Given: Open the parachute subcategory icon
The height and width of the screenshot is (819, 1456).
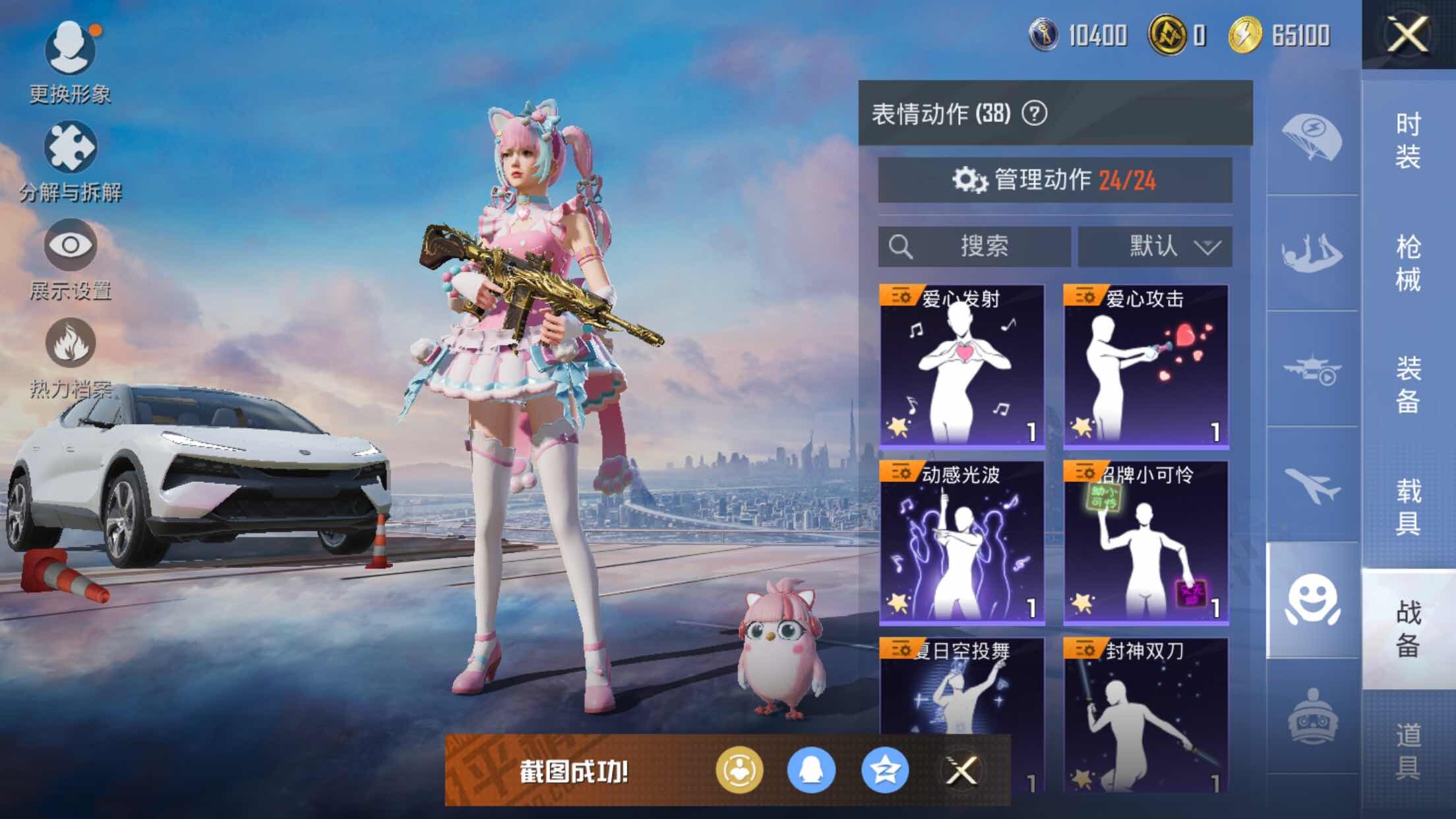Looking at the screenshot, I should click(x=1312, y=137).
